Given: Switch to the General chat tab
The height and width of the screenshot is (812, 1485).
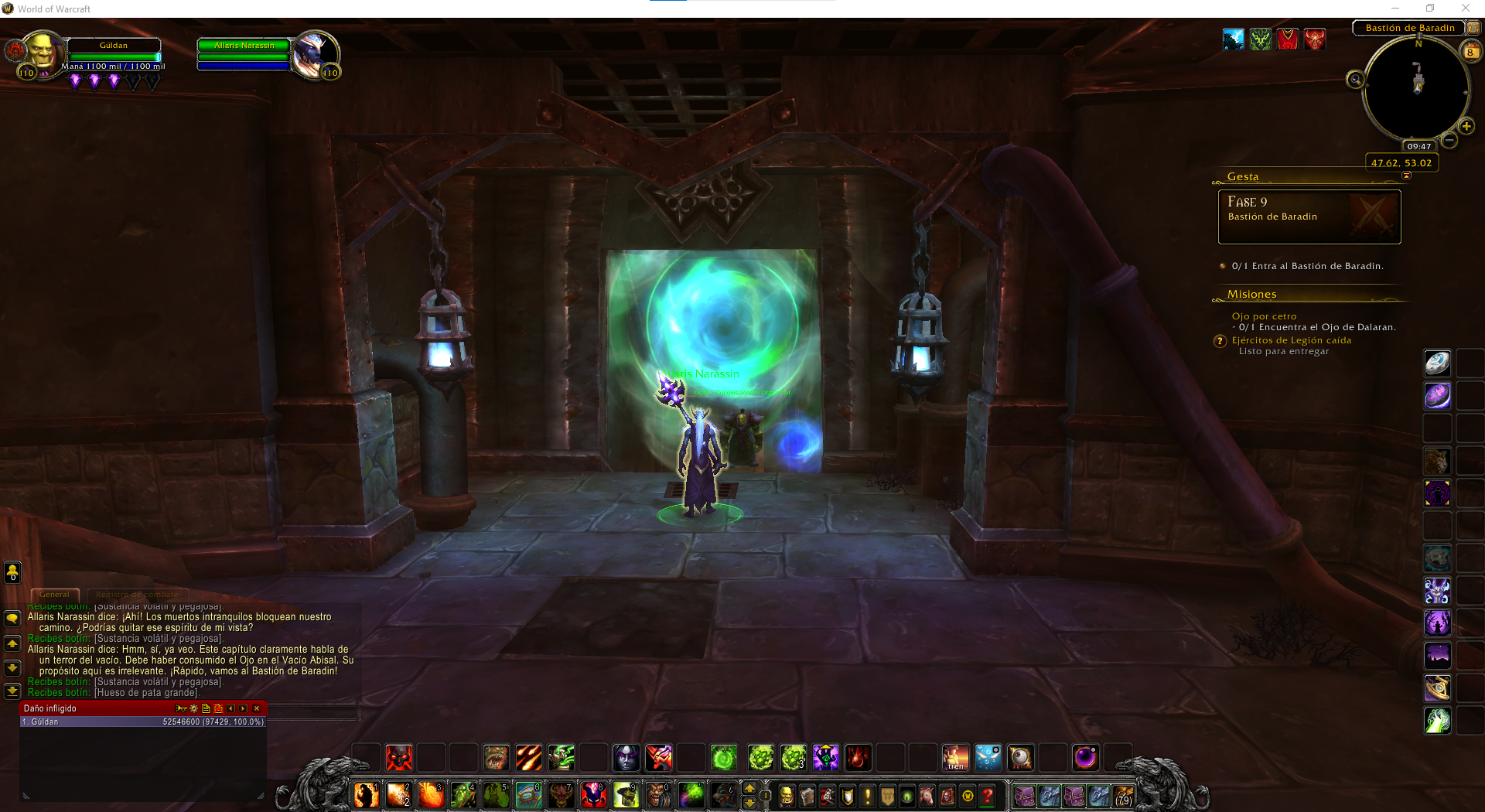Looking at the screenshot, I should tap(54, 595).
